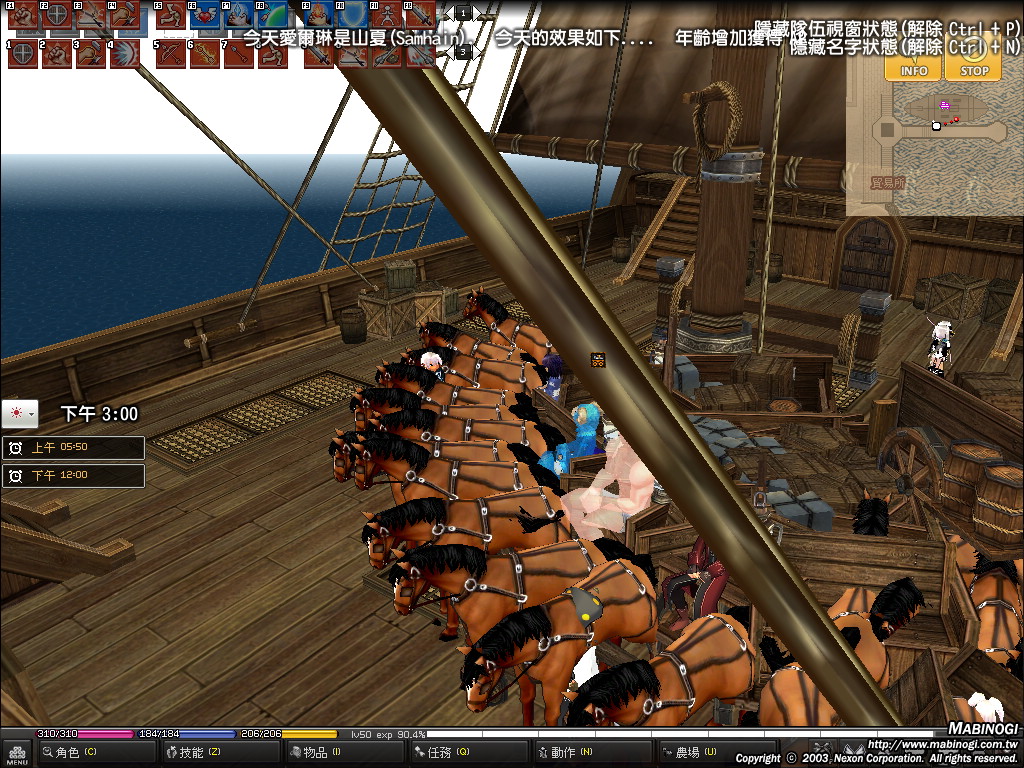Open the sun weather dropdown
Image resolution: width=1024 pixels, height=768 pixels.
pos(20,412)
